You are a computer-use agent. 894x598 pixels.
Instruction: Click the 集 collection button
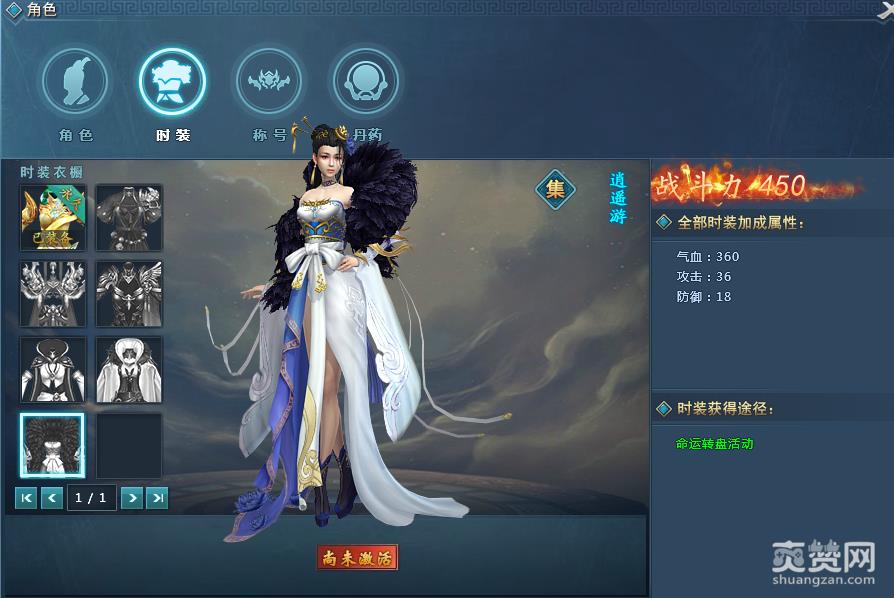pos(555,188)
